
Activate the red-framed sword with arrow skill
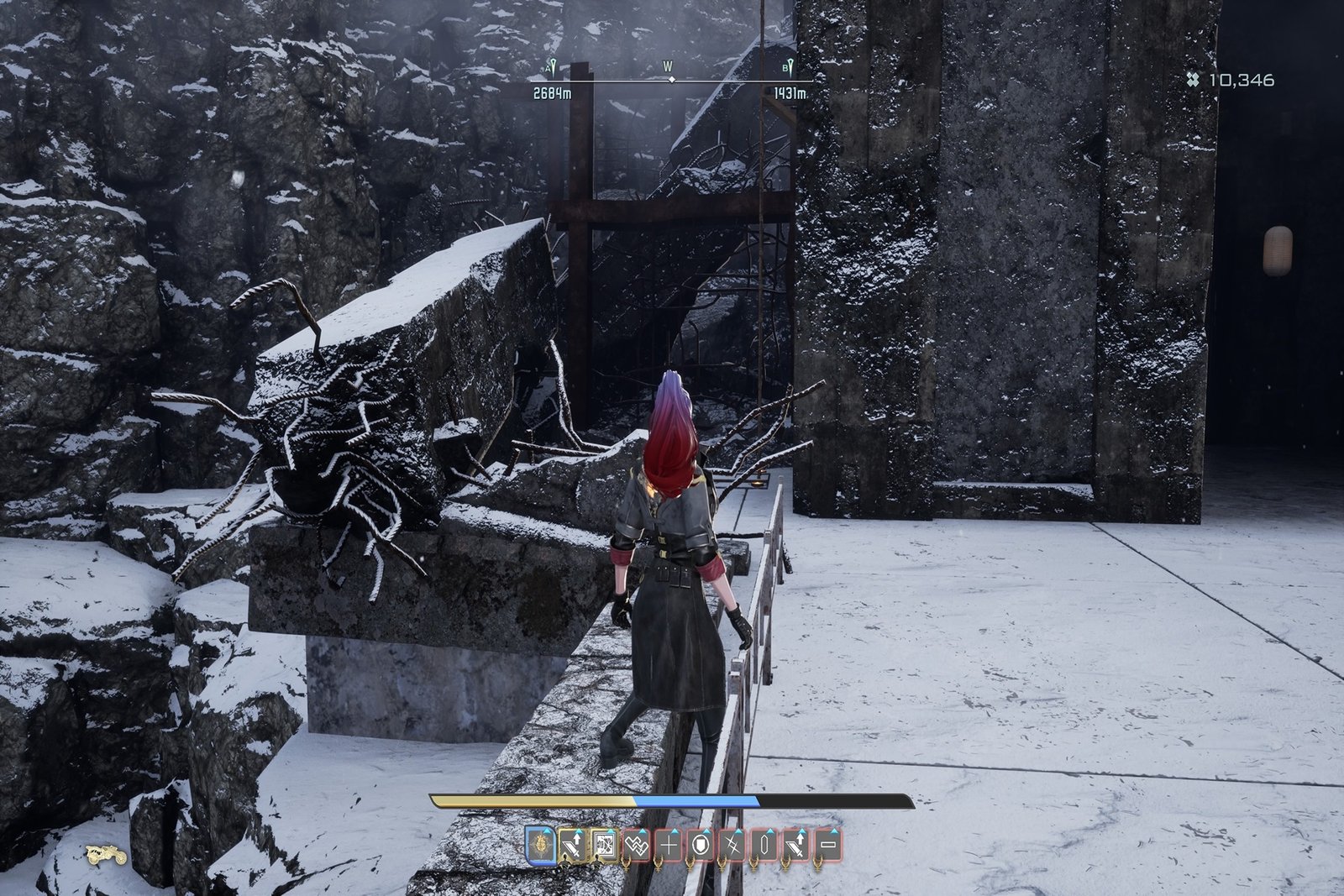point(795,843)
